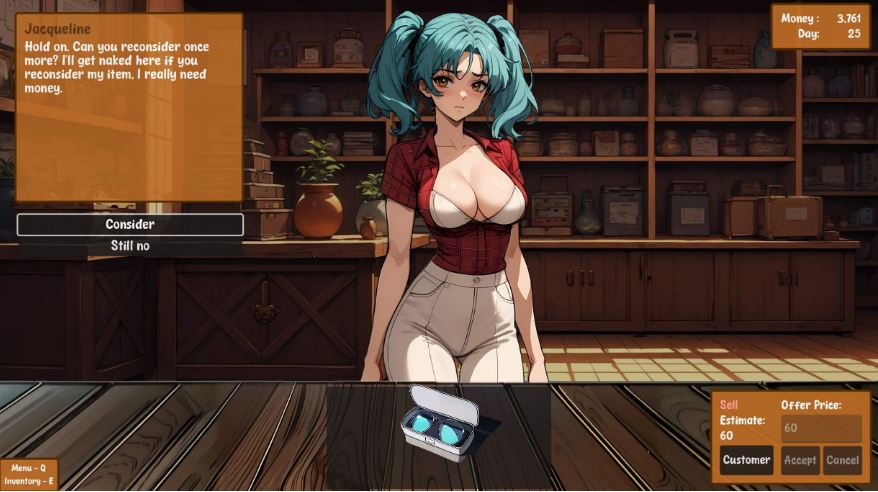Select the "Still no" reply
This screenshot has width=878, height=492.
tap(130, 246)
